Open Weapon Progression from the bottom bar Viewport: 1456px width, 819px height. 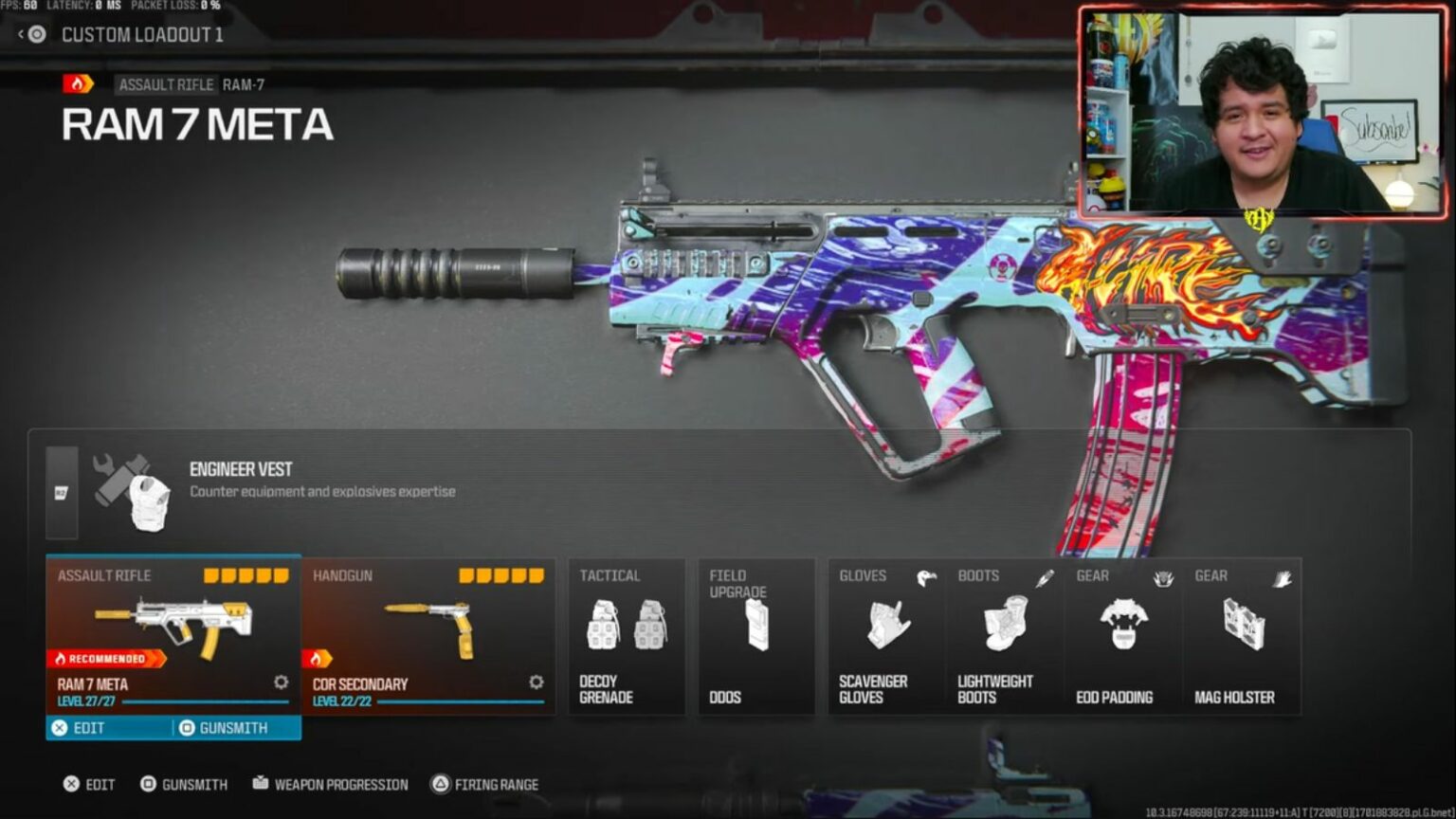click(330, 785)
